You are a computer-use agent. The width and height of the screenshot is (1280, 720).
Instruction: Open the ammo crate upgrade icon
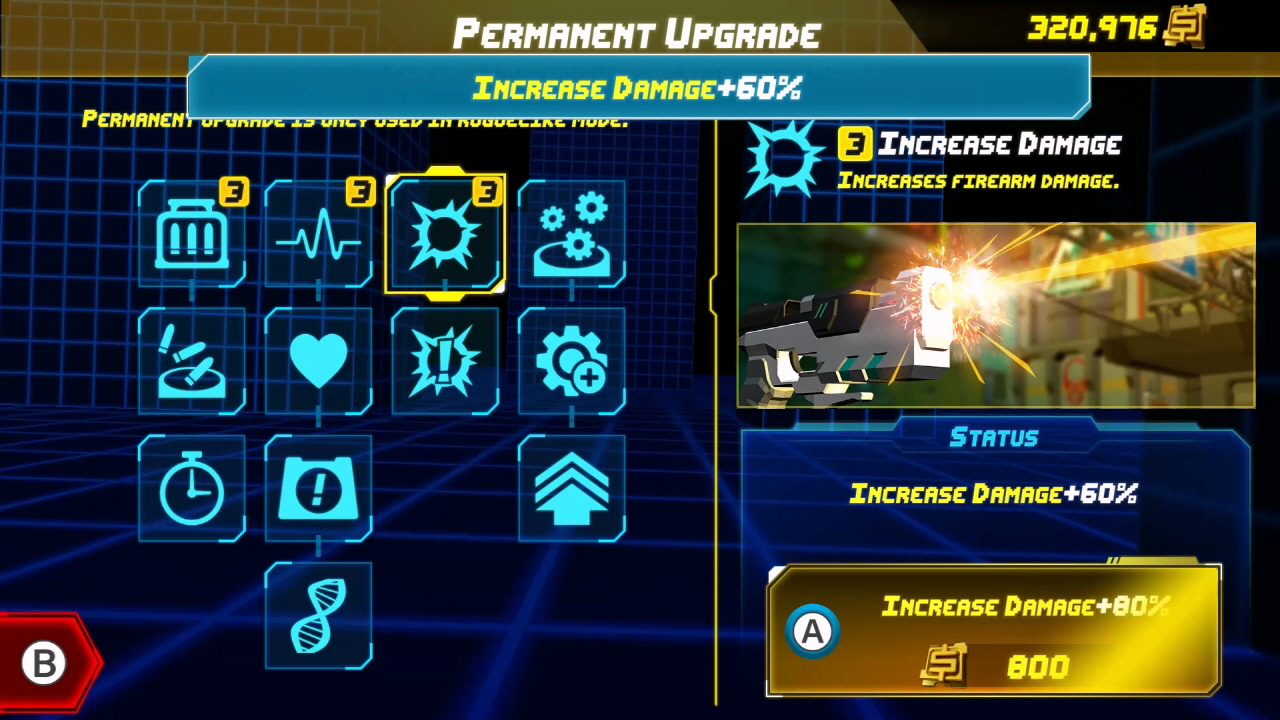pos(191,233)
